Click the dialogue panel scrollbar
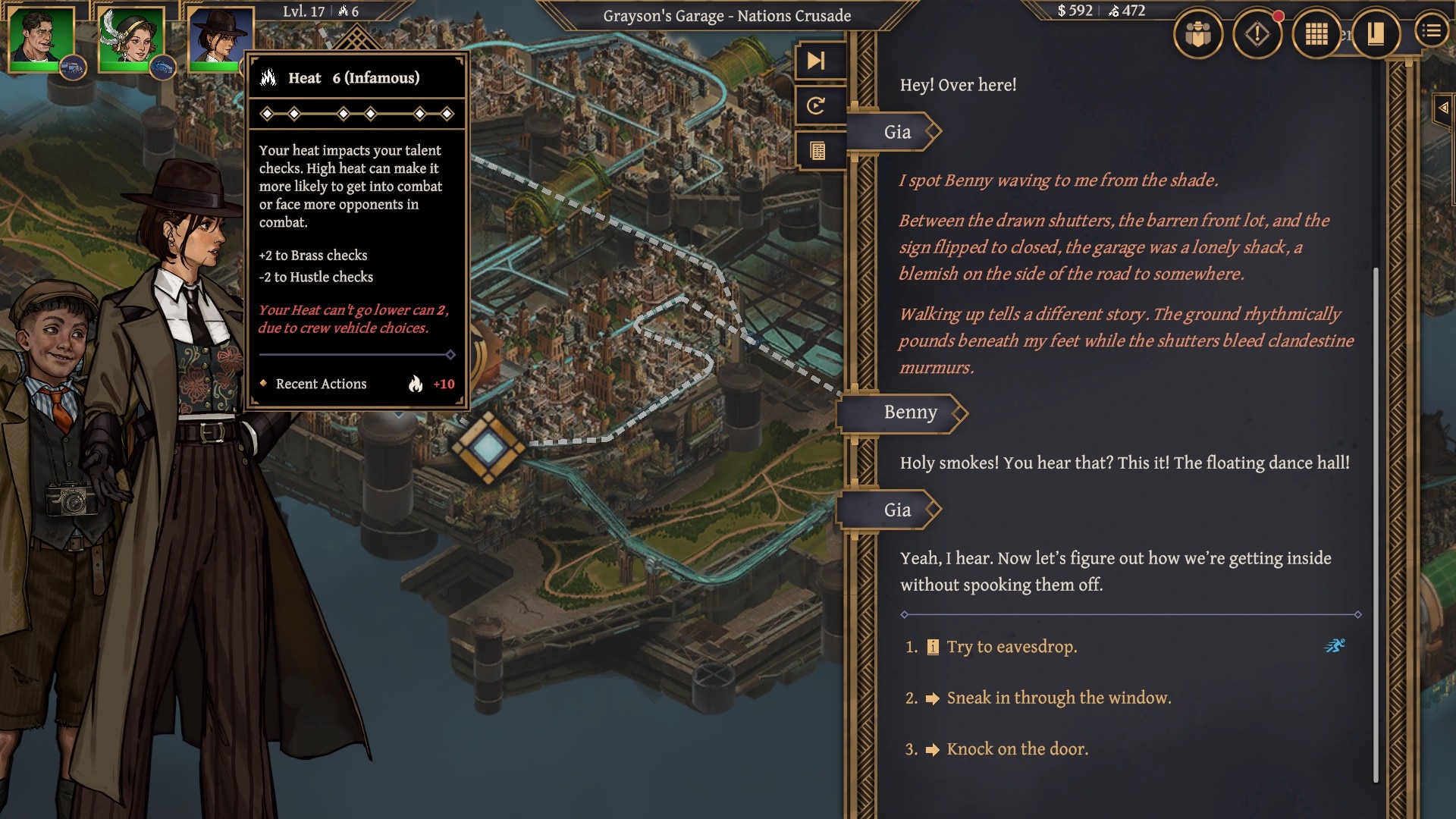The height and width of the screenshot is (819, 1456). 1376,523
